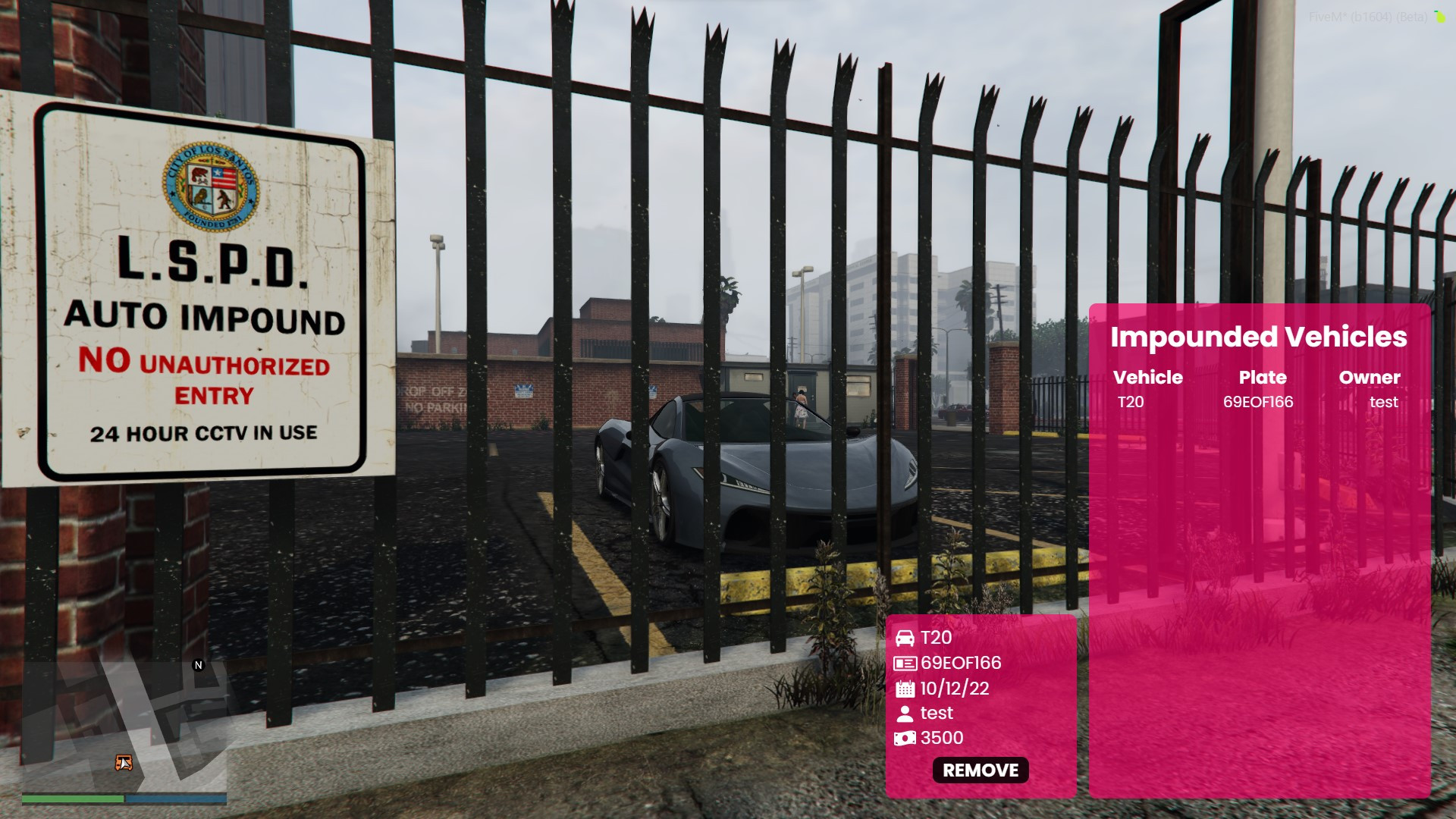
Task: Click the minimap in the corner
Action: click(124, 726)
